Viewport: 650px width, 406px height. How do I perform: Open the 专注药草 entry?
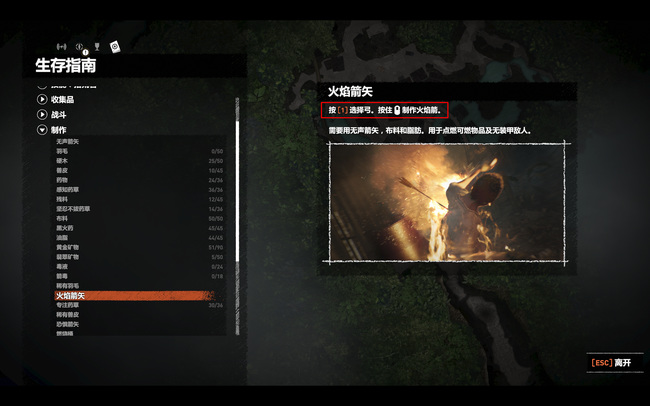pos(69,305)
